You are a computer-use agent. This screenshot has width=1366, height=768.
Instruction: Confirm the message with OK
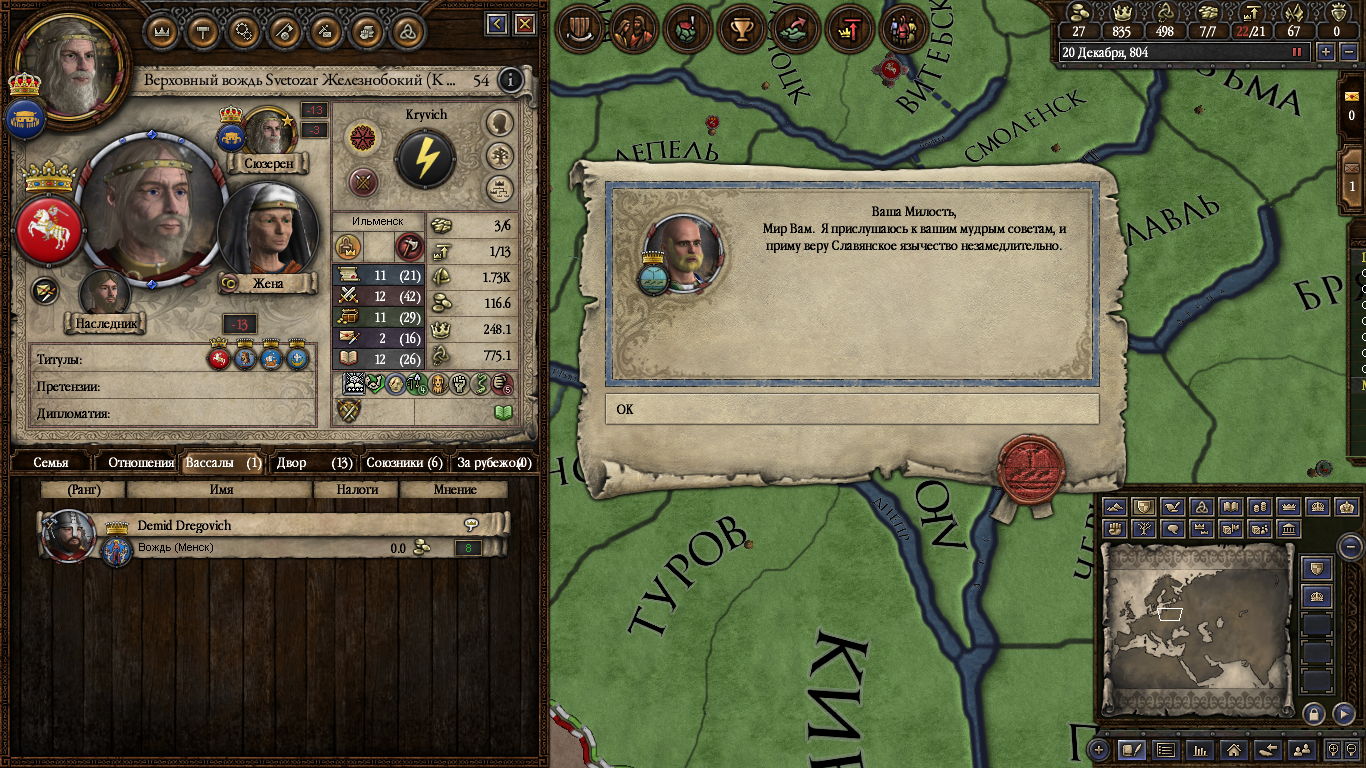(851, 409)
